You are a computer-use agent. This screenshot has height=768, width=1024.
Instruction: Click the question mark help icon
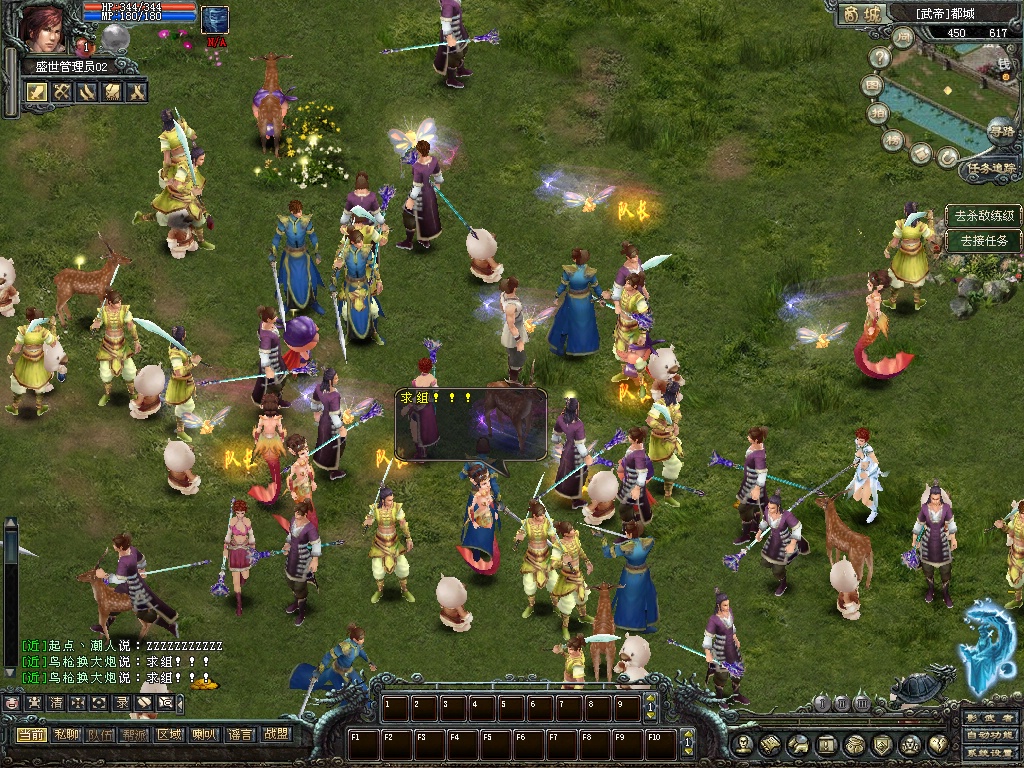pyautogui.click(x=881, y=58)
